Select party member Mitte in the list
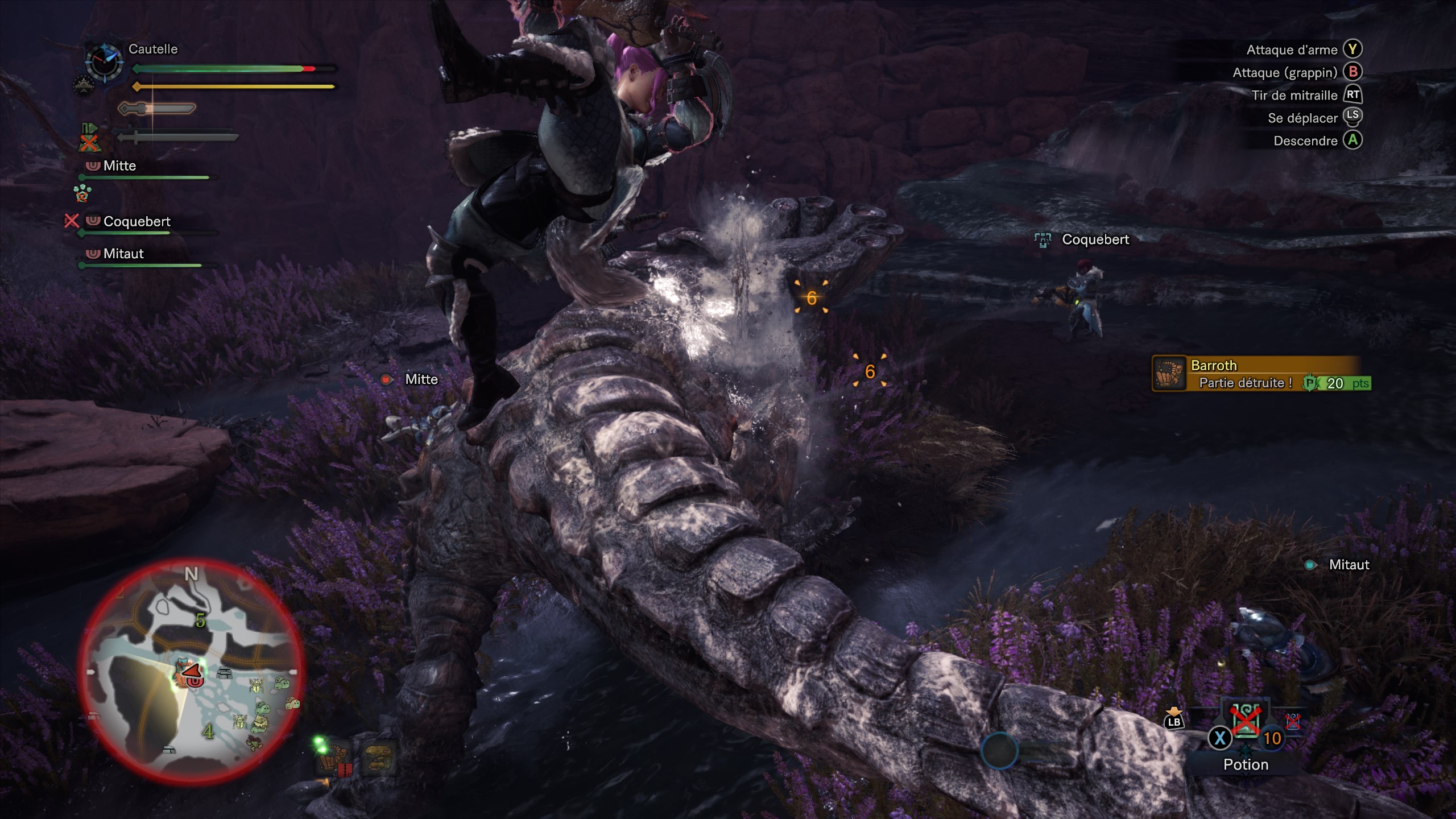This screenshot has height=819, width=1456. click(119, 166)
